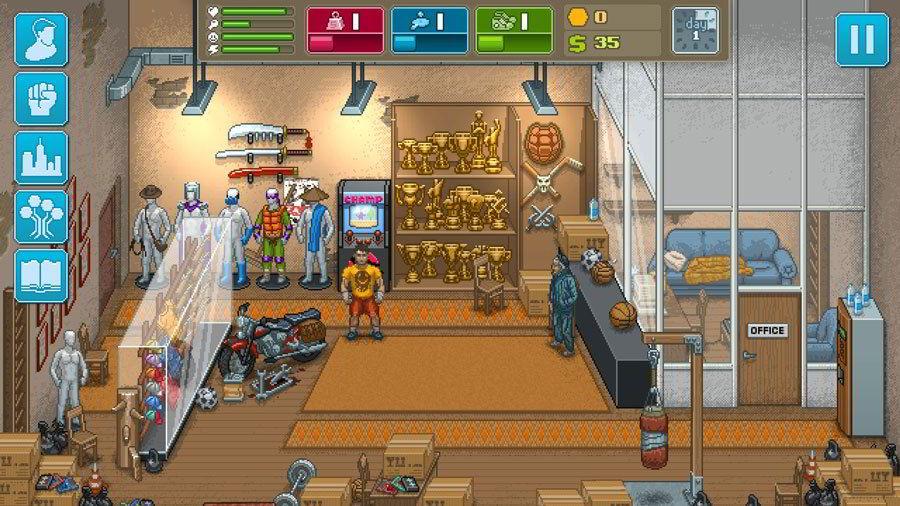Select the green stamina stat panel
The height and width of the screenshot is (506, 900).
click(x=514, y=30)
